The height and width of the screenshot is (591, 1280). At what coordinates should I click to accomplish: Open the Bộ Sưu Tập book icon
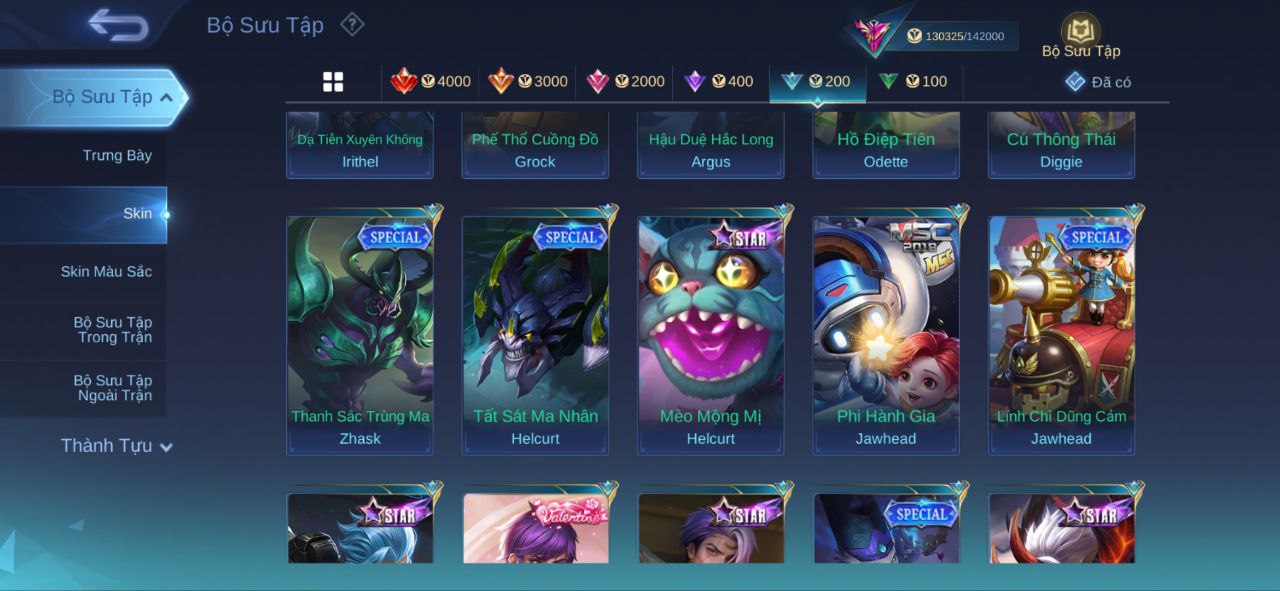(x=1080, y=32)
